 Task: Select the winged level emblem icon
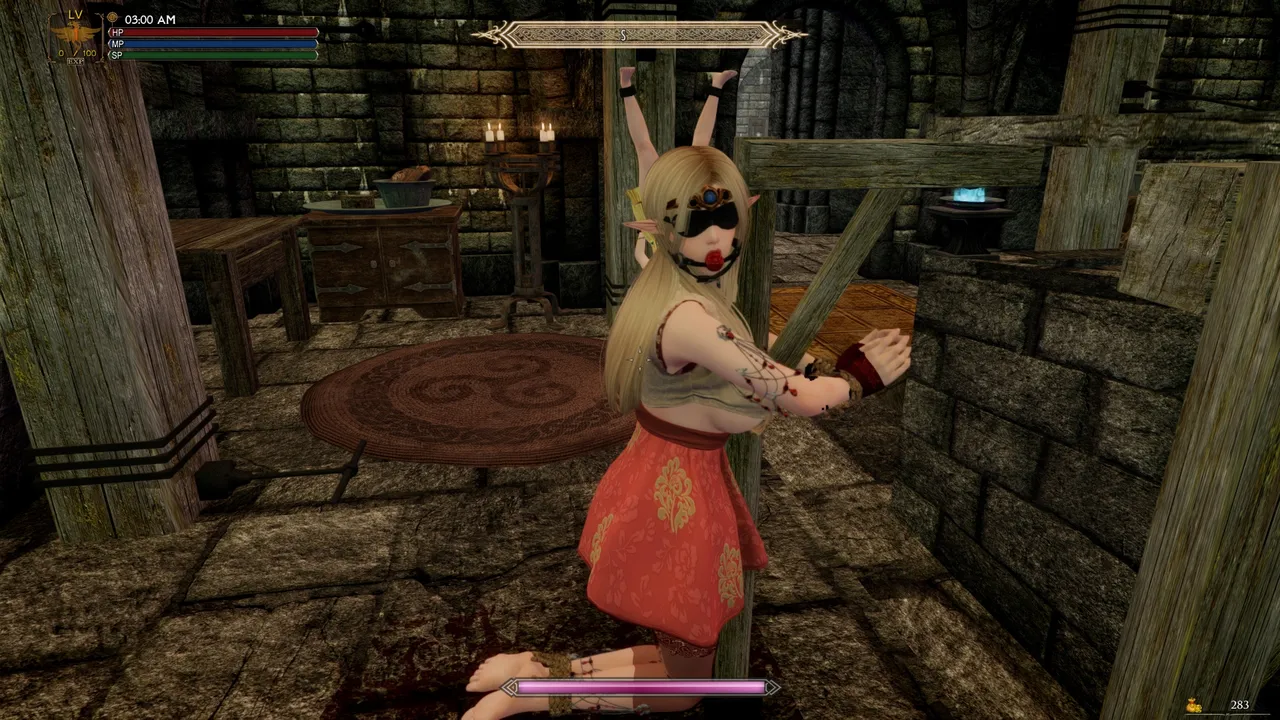click(75, 34)
